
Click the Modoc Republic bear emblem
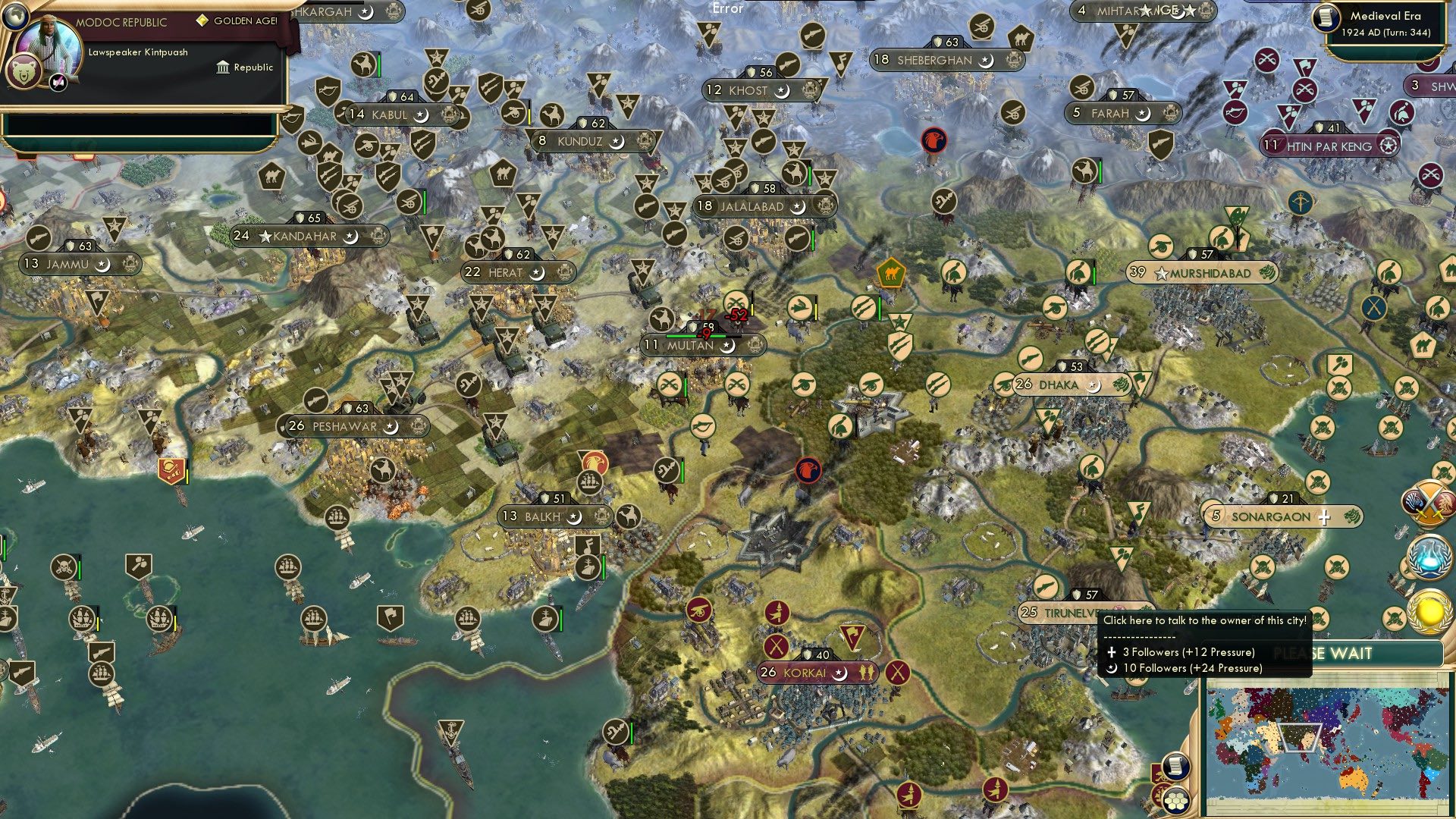pos(25,72)
